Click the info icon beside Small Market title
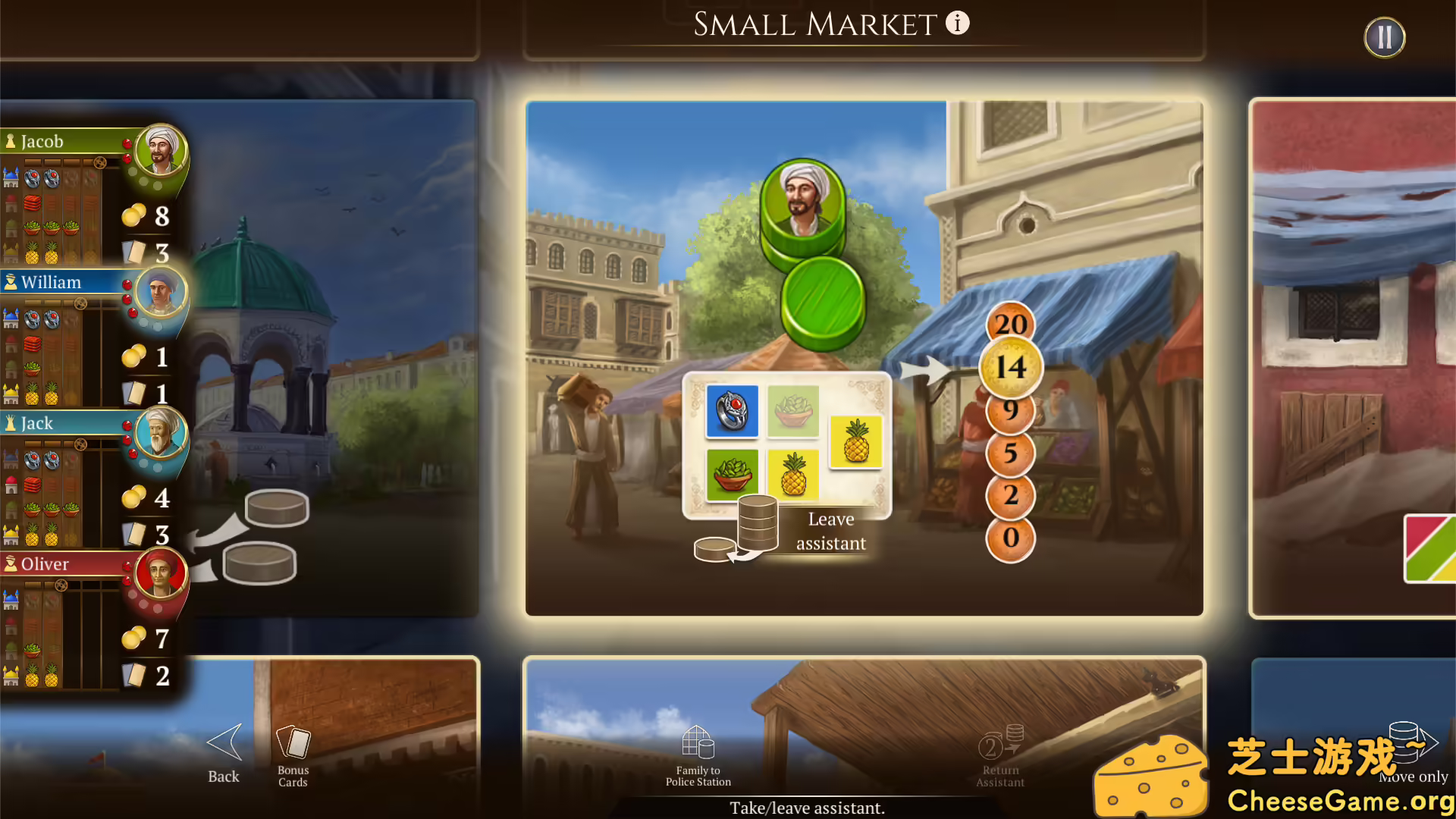The image size is (1456, 819). pos(957,23)
